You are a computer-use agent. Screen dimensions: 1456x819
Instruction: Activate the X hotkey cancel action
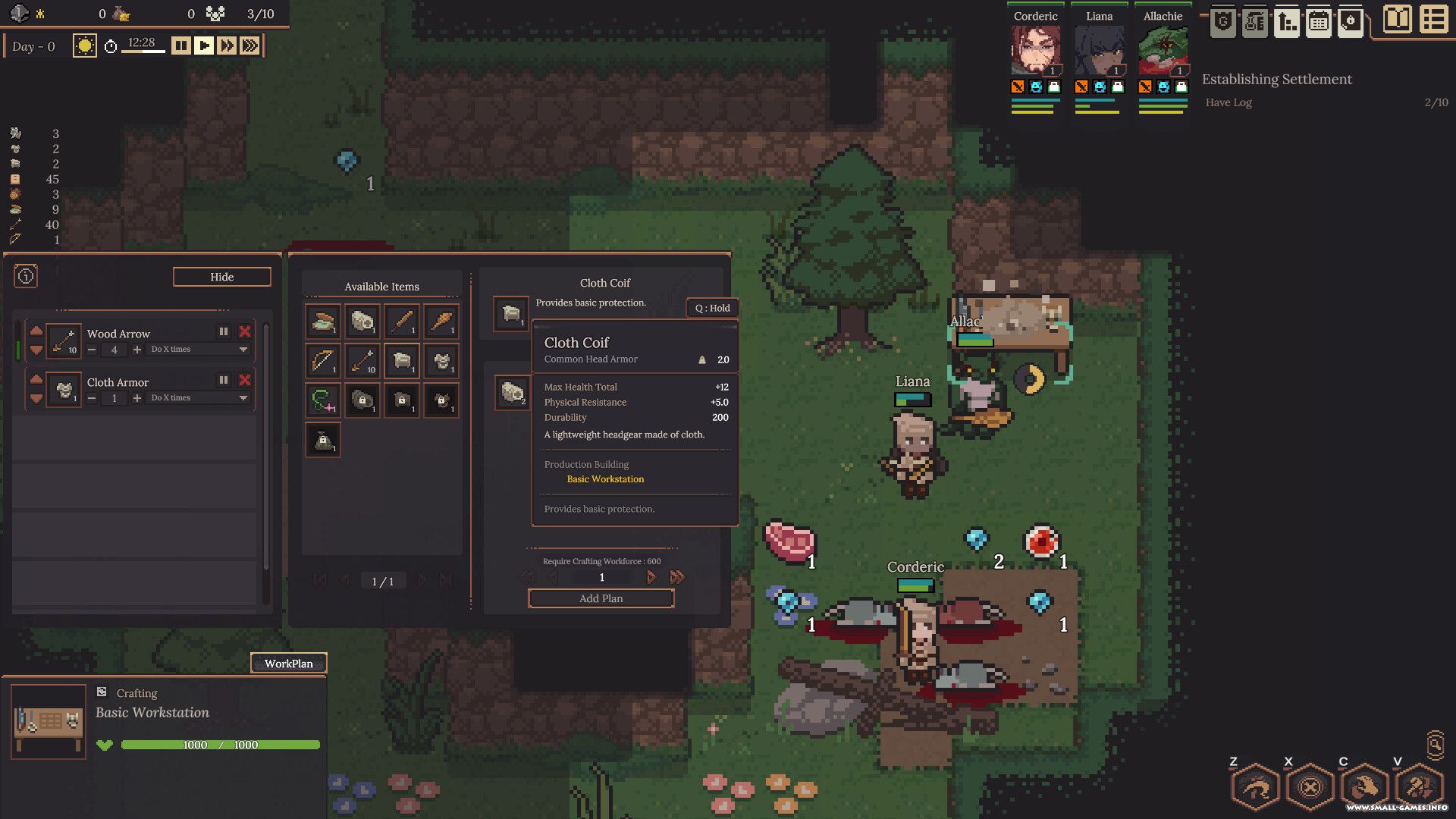(1310, 787)
